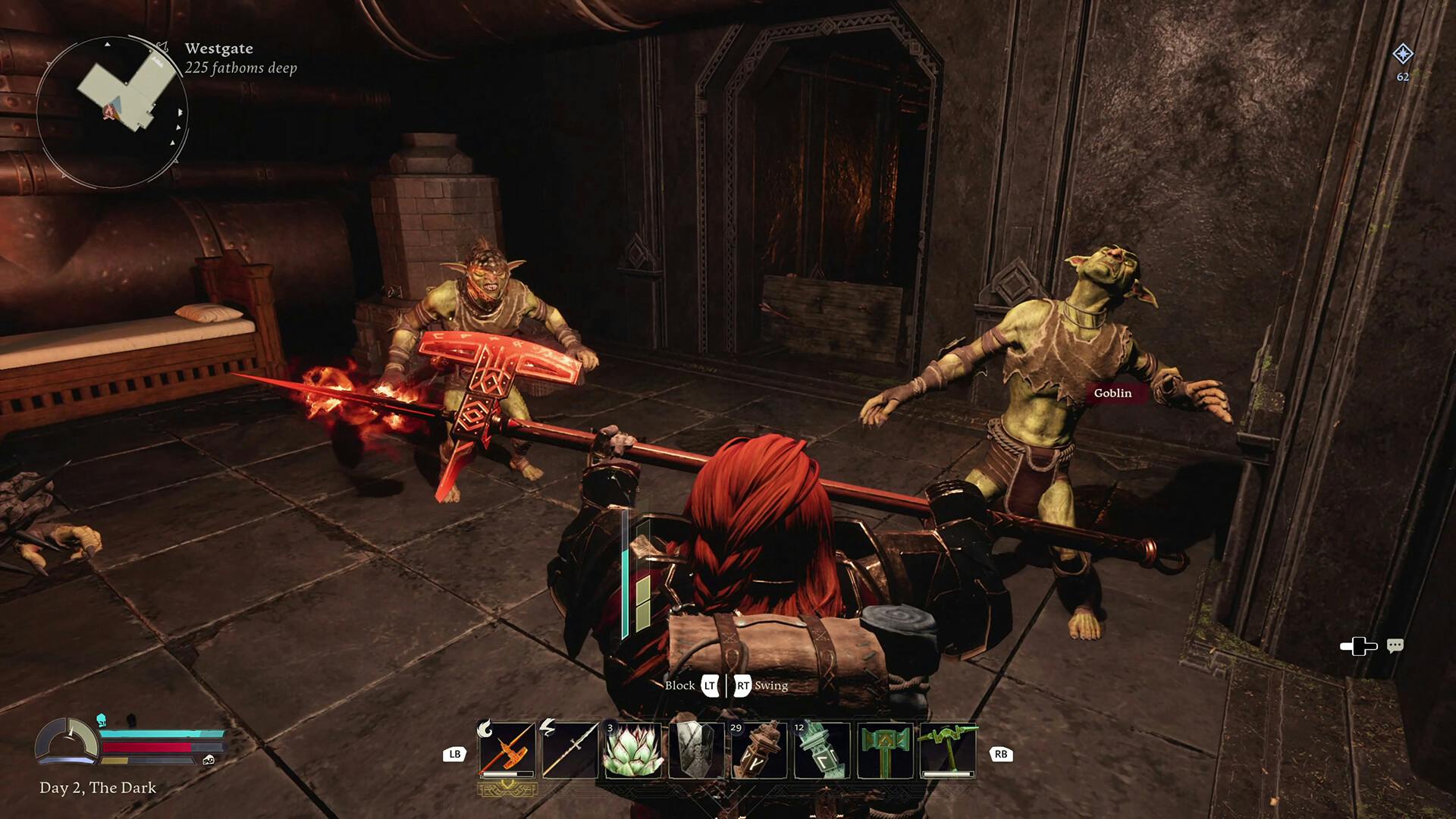Click the Block LT prompt label
1456x819 pixels.
(694, 686)
